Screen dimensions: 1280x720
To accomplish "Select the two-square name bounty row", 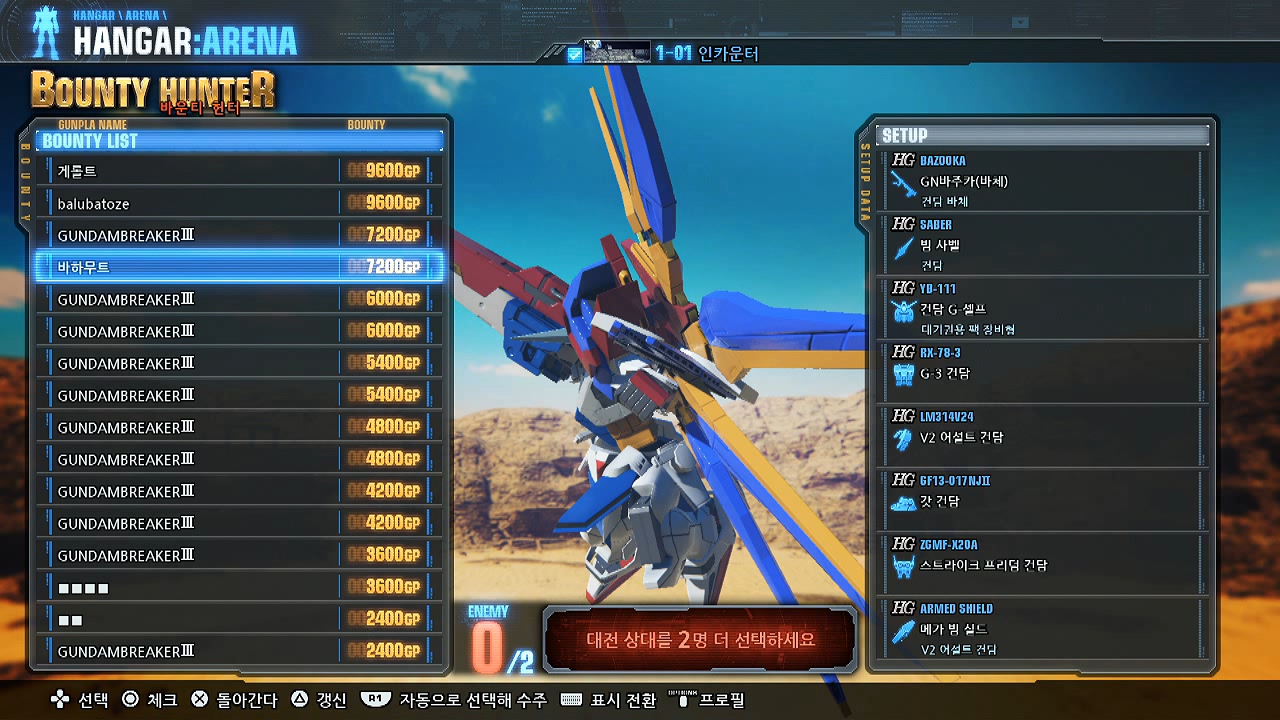I will pos(239,619).
